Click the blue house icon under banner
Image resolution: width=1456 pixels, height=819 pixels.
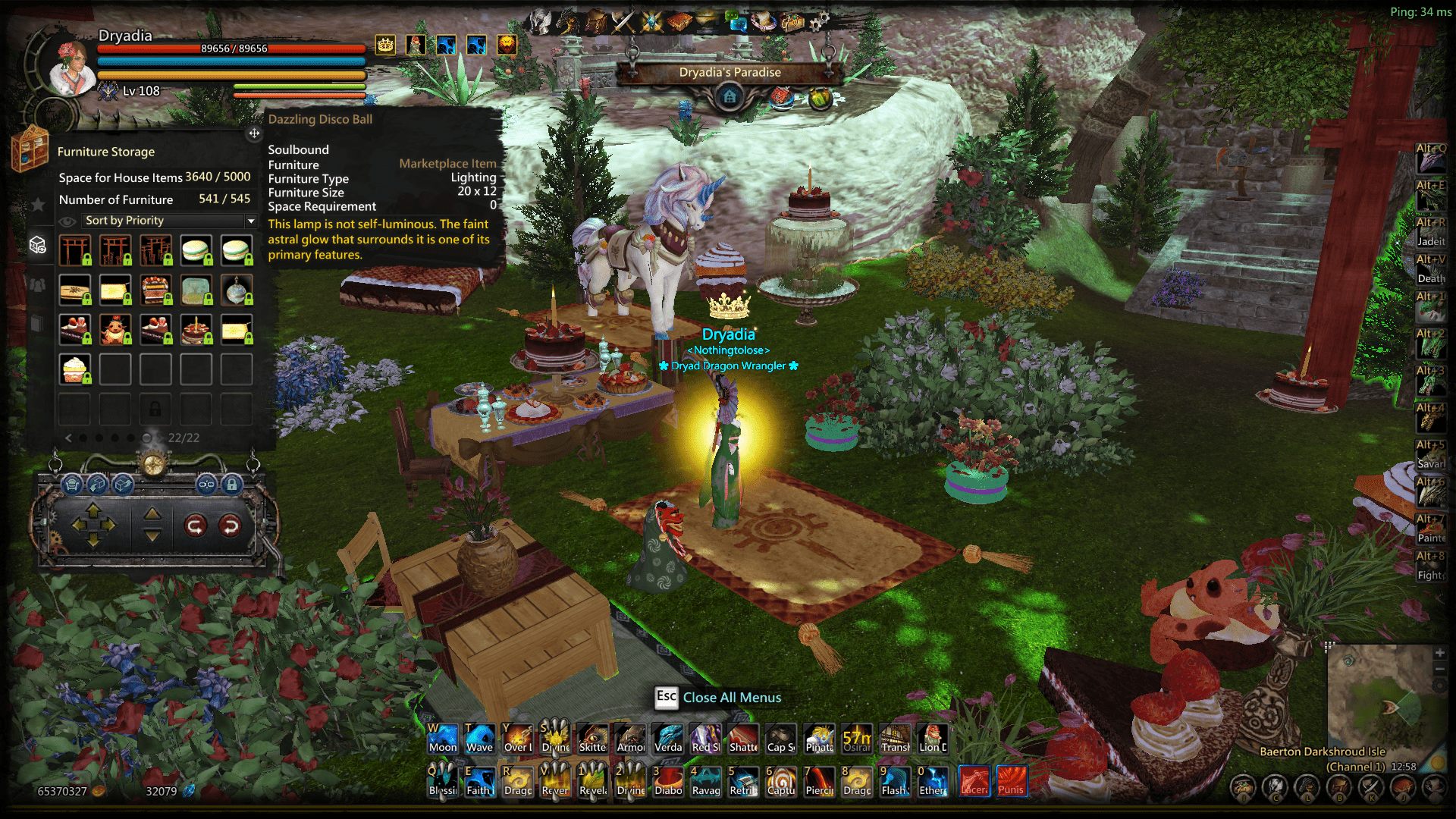pyautogui.click(x=730, y=97)
